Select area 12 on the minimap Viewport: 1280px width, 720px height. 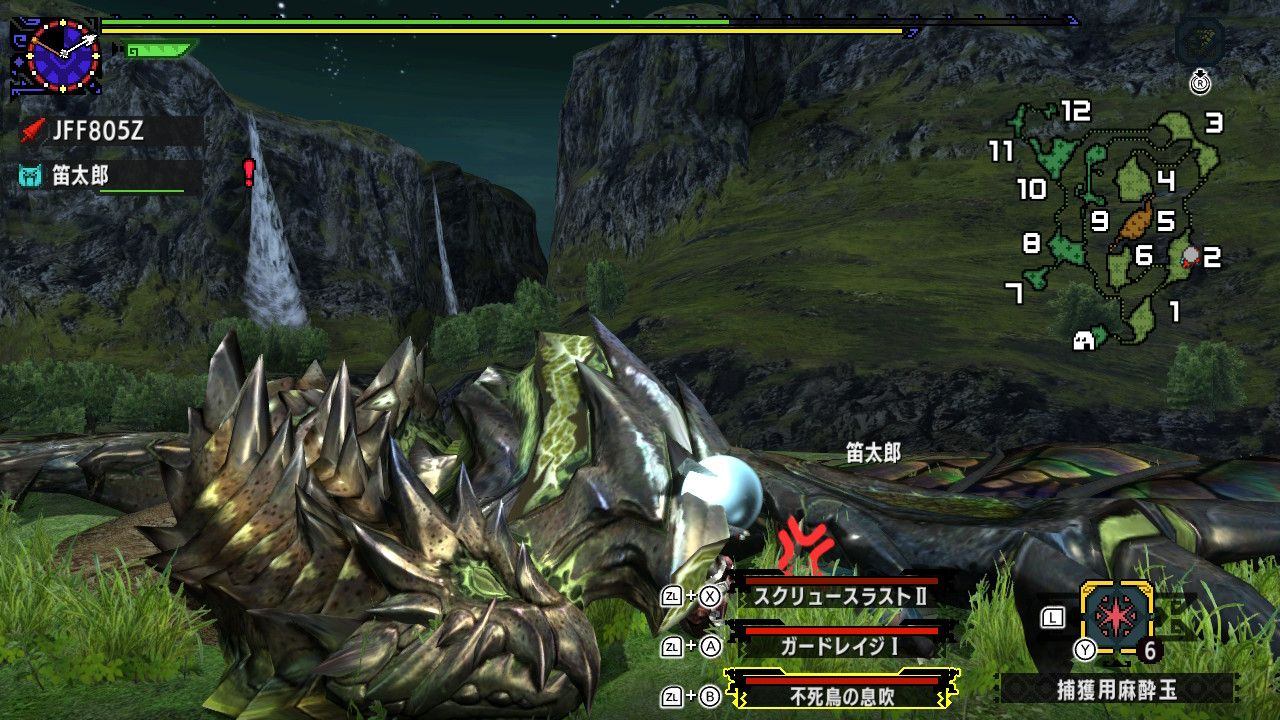pyautogui.click(x=1075, y=111)
